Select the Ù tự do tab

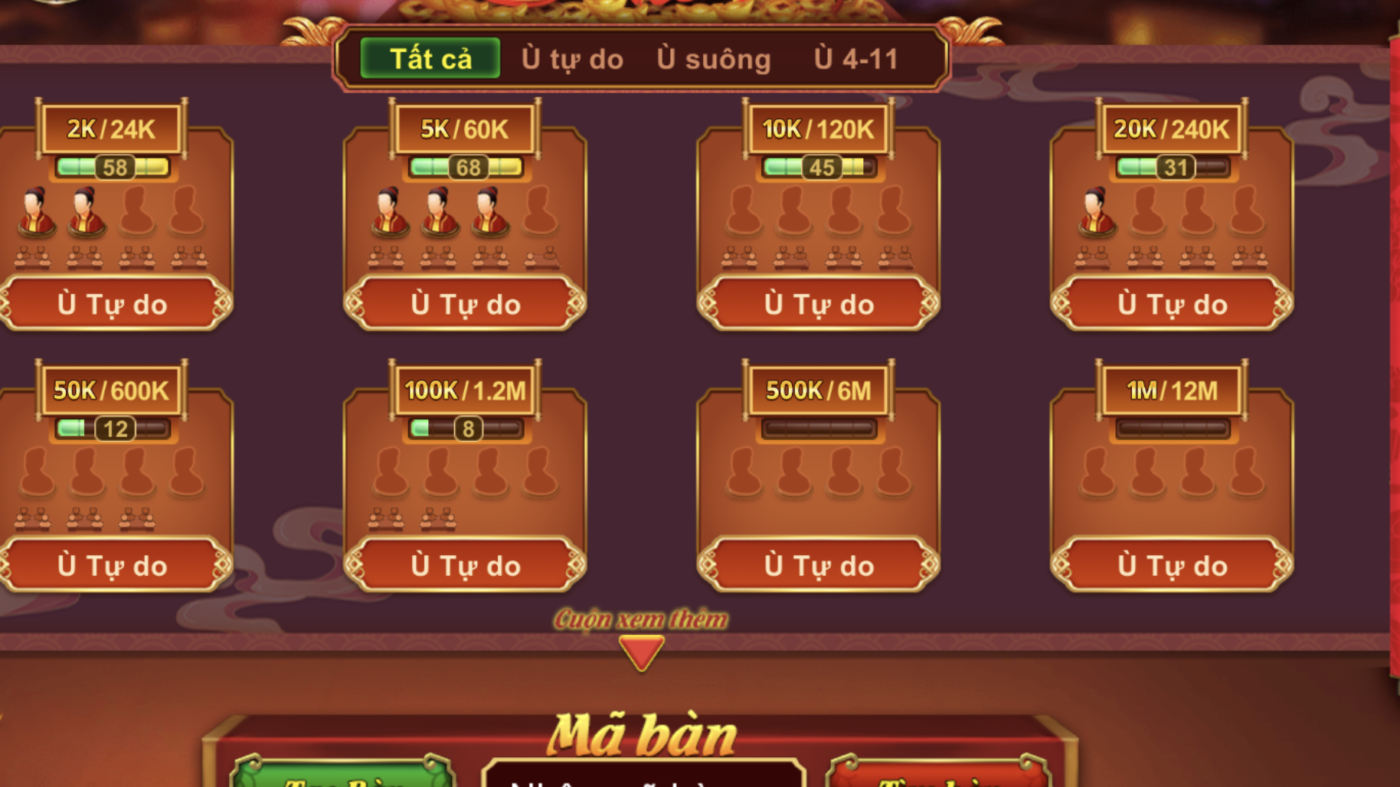click(x=571, y=58)
